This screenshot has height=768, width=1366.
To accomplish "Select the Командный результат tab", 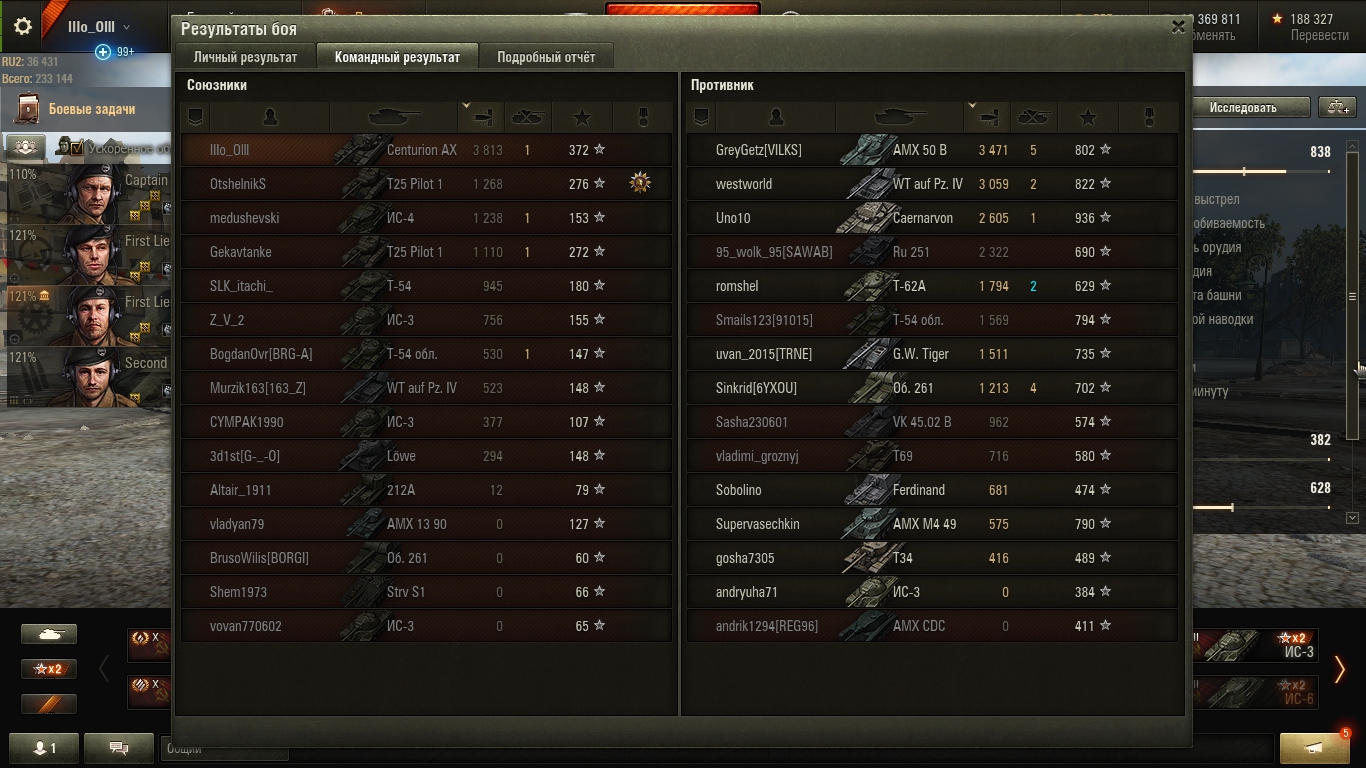I will 397,57.
